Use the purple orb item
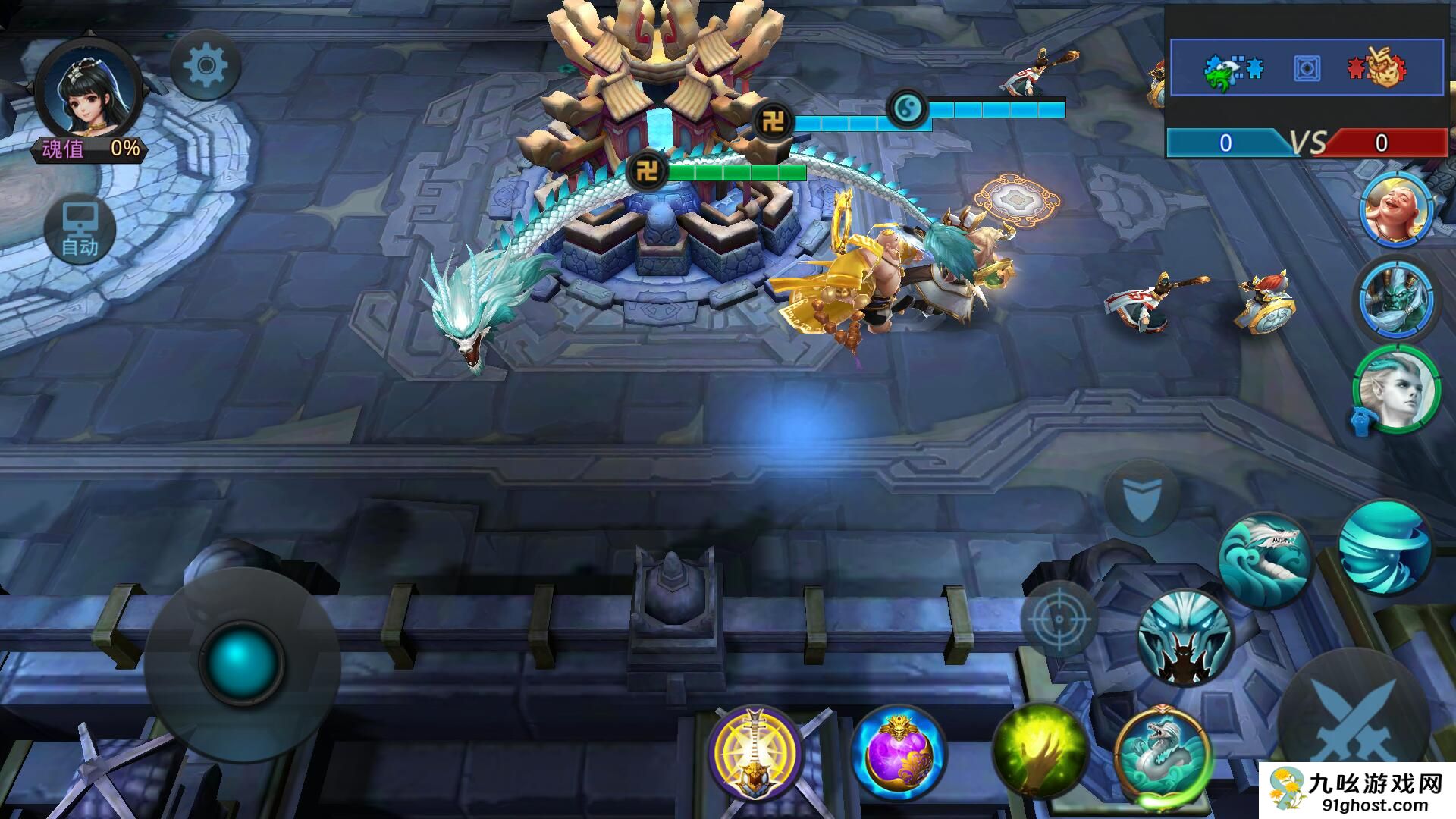This screenshot has height=819, width=1456. (899, 753)
